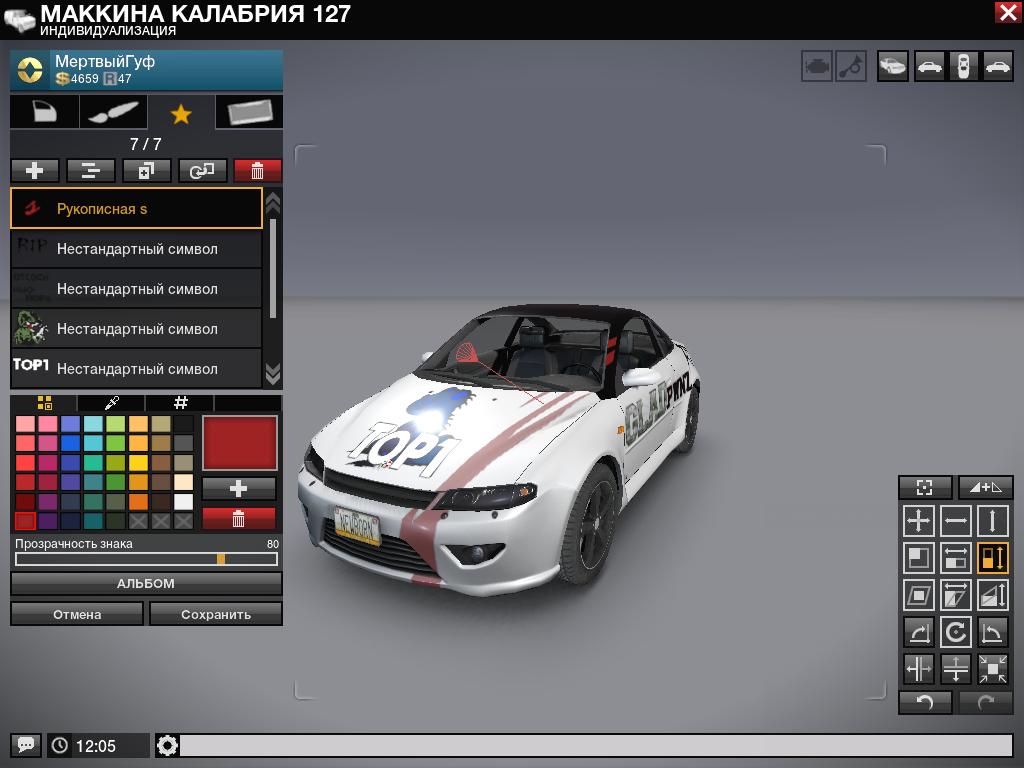1024x768 pixels.
Task: Select the top-down car view icon
Action: 963,66
